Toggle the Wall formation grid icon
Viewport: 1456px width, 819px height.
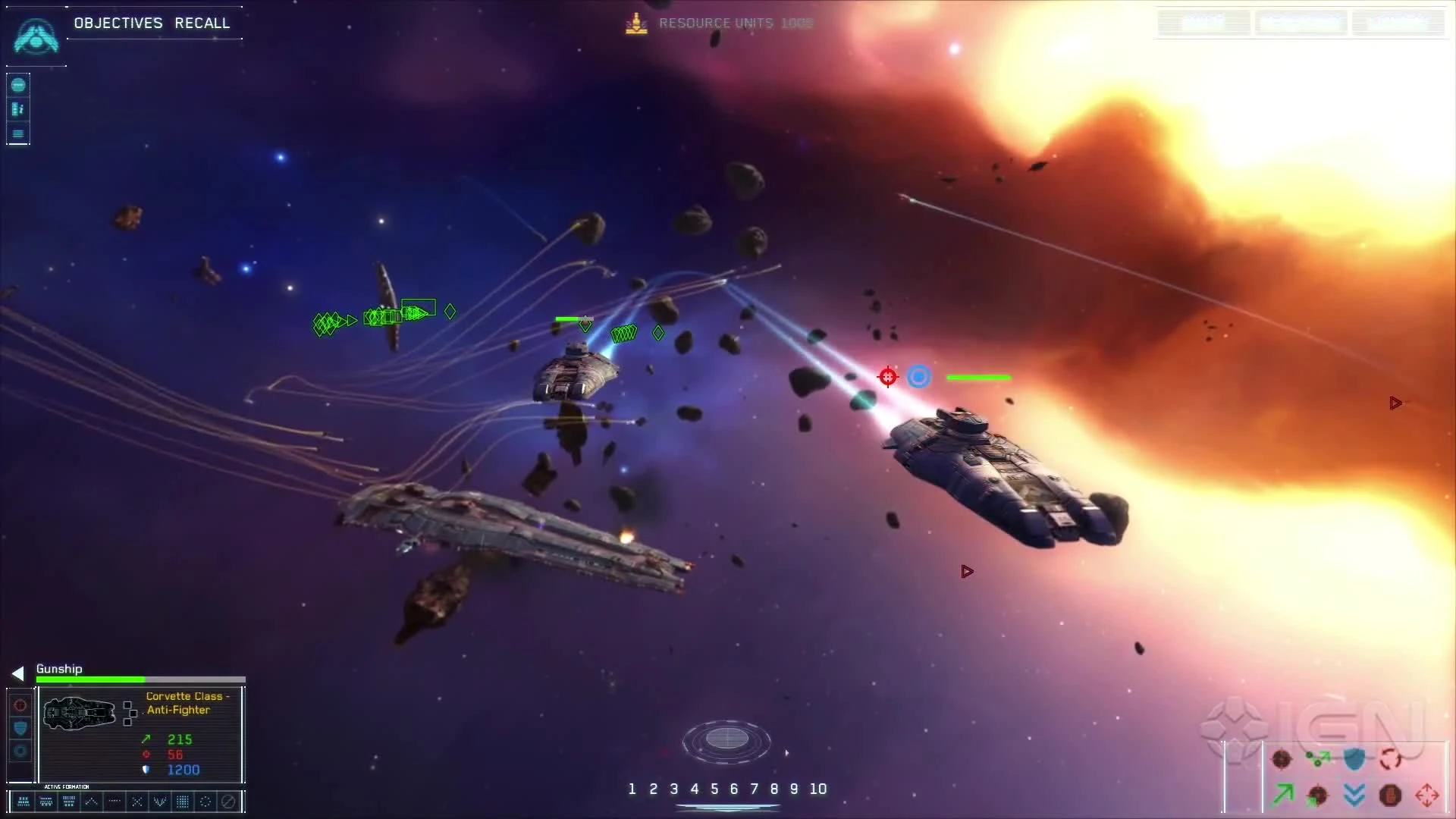182,802
